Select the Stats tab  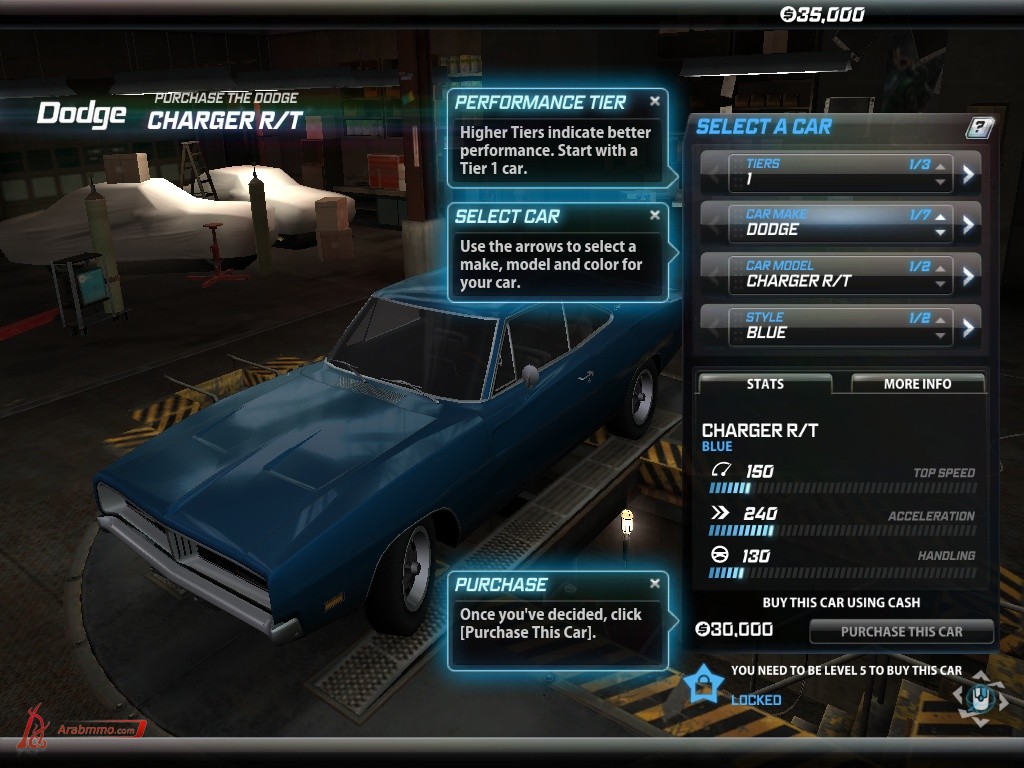(x=765, y=384)
